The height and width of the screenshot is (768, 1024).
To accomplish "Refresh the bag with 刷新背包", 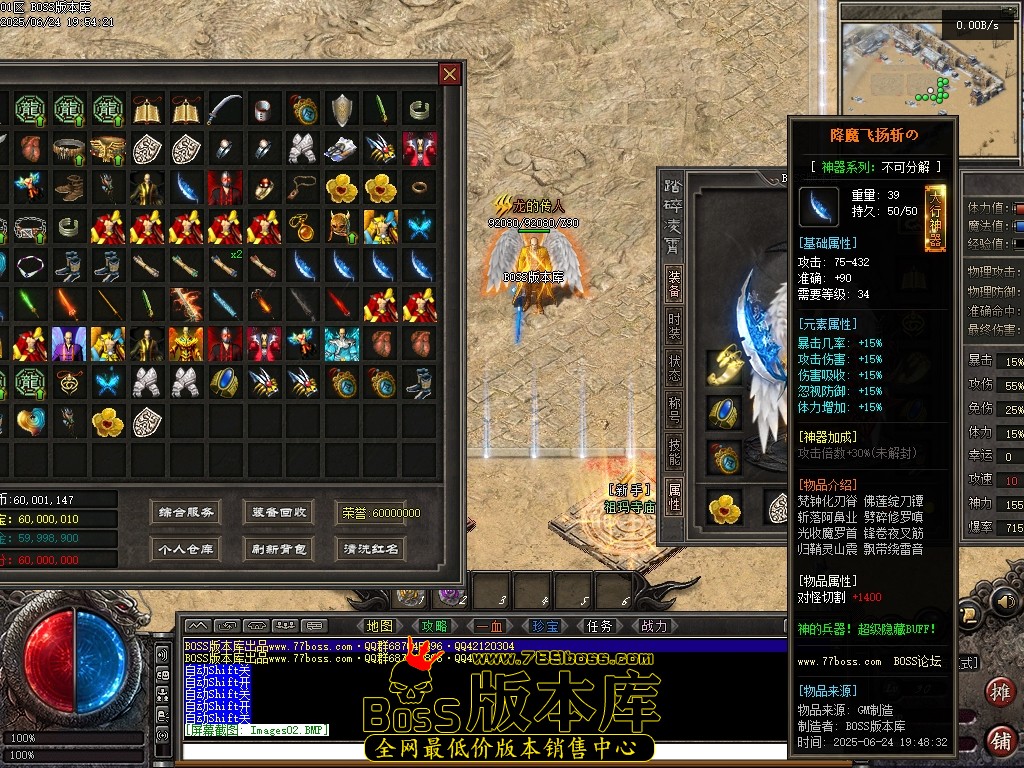I will [x=281, y=549].
